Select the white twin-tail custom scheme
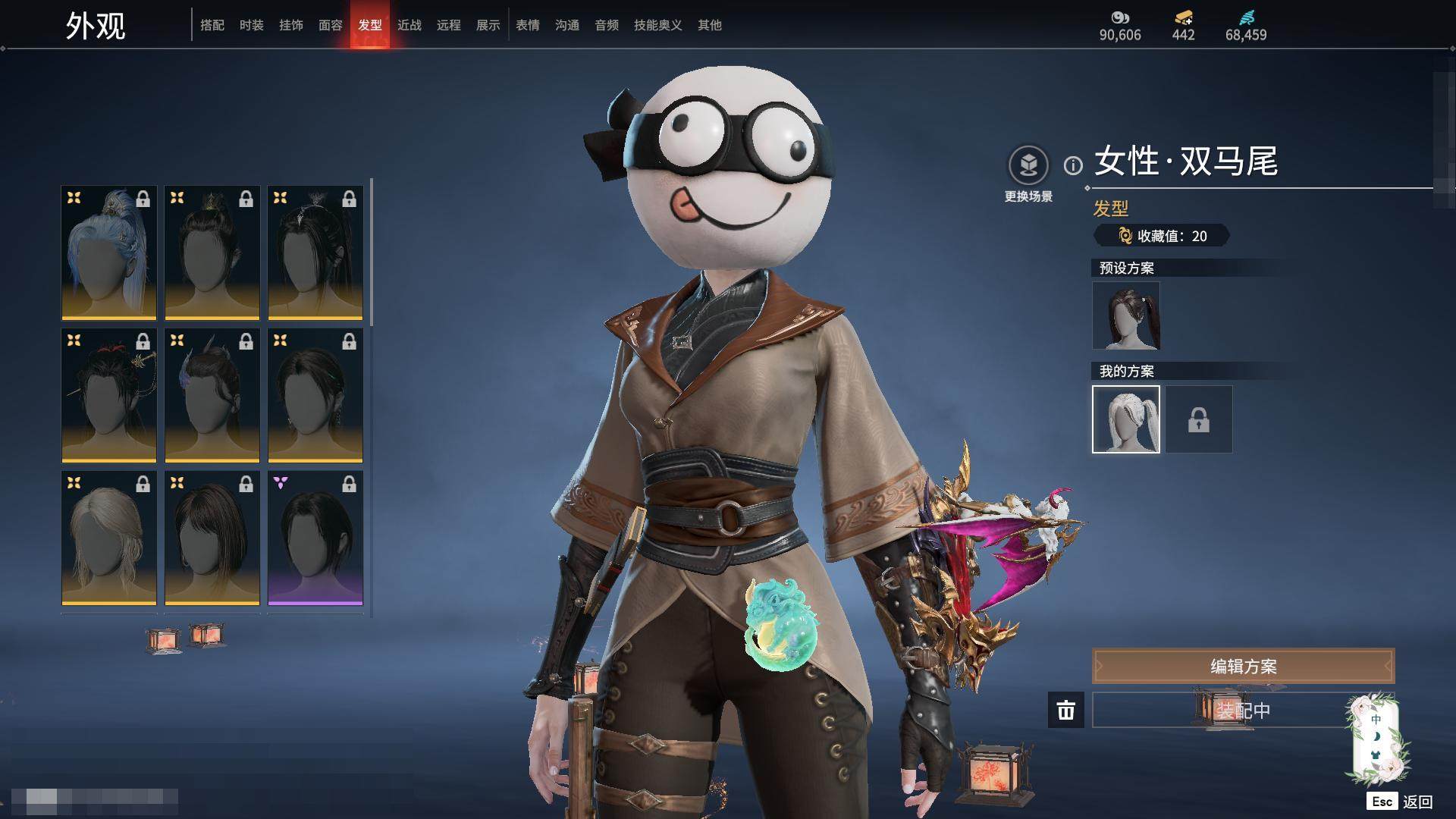 (x=1126, y=419)
